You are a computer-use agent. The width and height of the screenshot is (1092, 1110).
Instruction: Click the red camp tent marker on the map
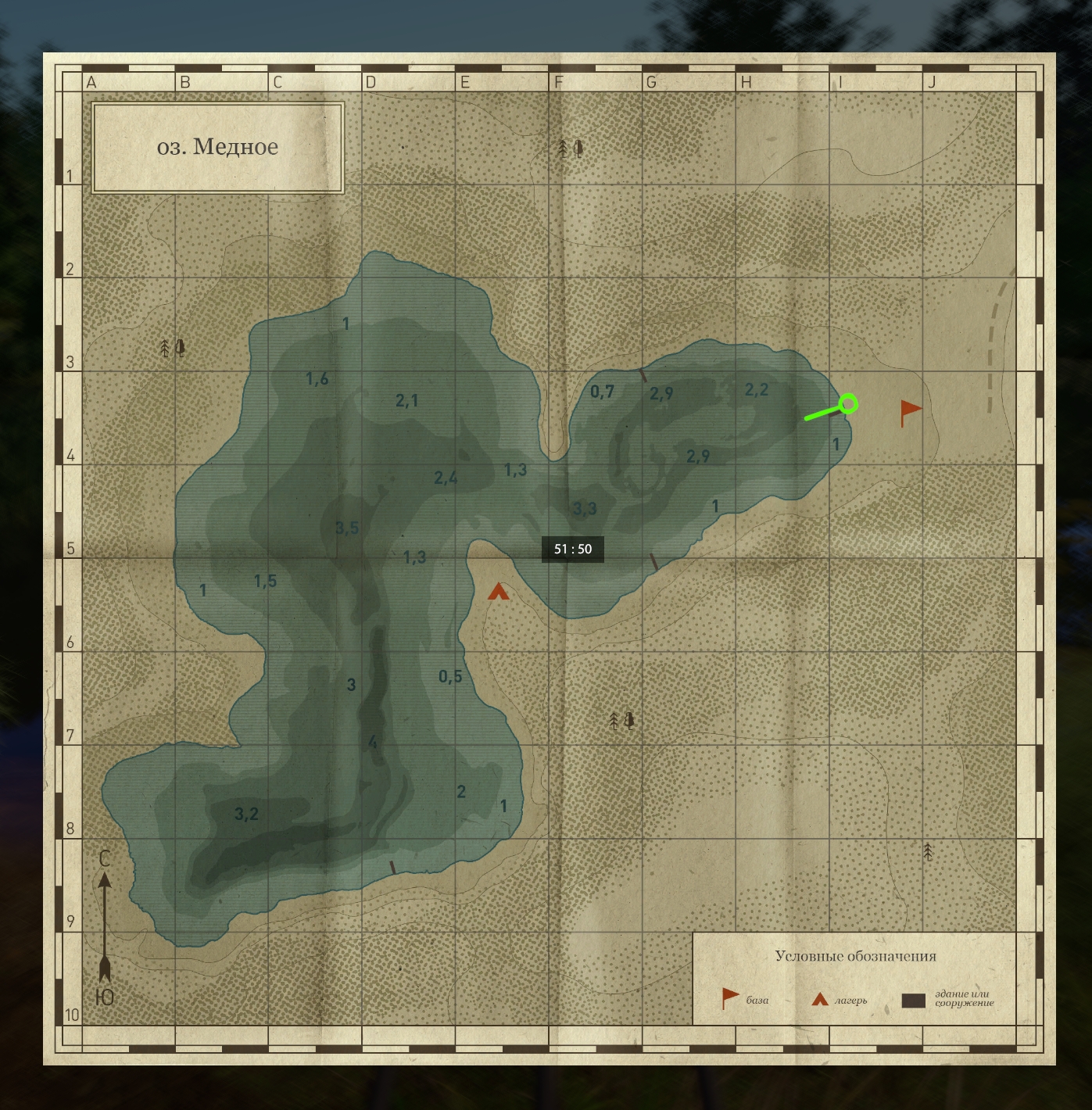[x=498, y=592]
